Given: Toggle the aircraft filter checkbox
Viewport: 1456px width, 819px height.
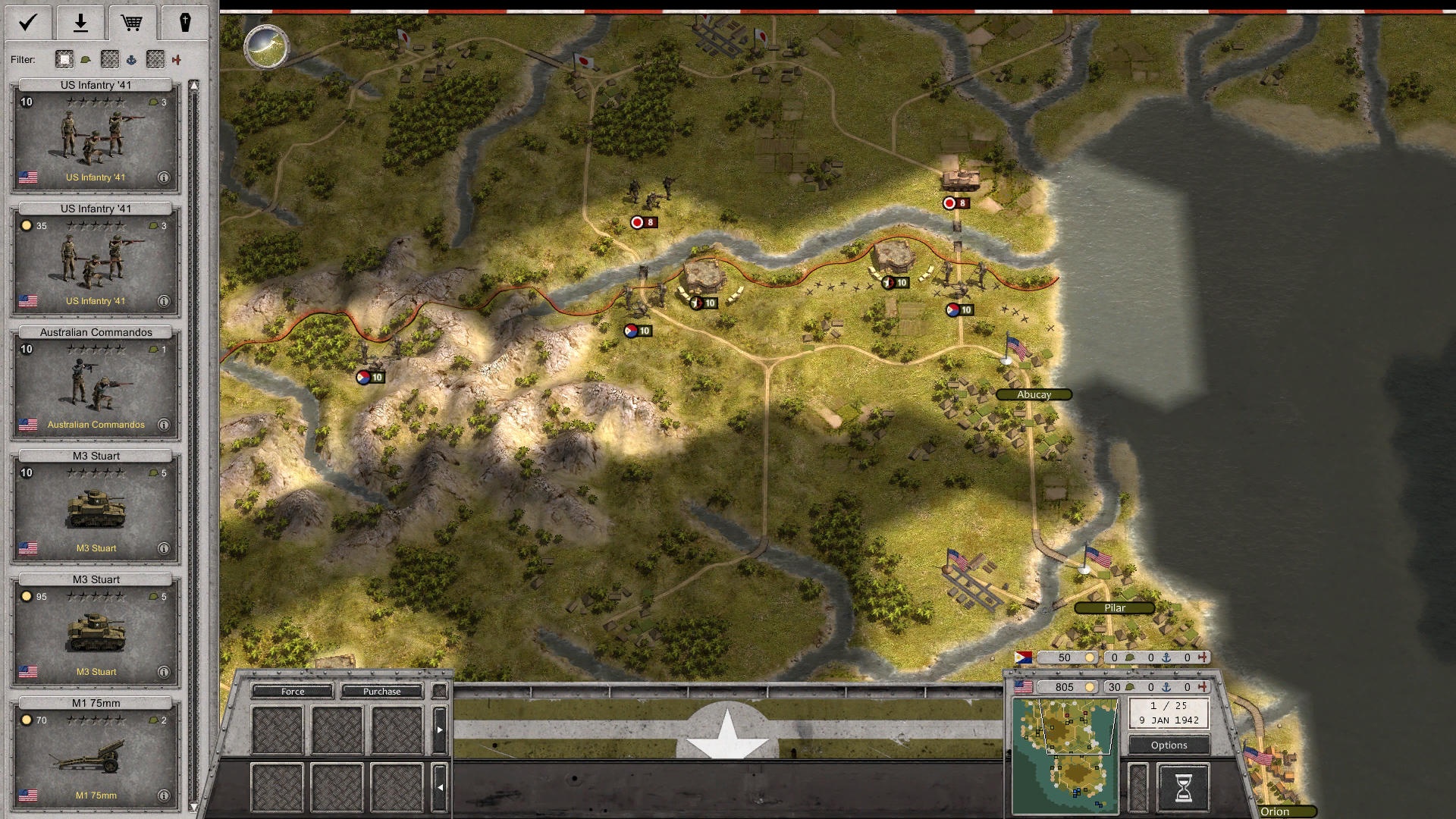Looking at the screenshot, I should (x=155, y=59).
